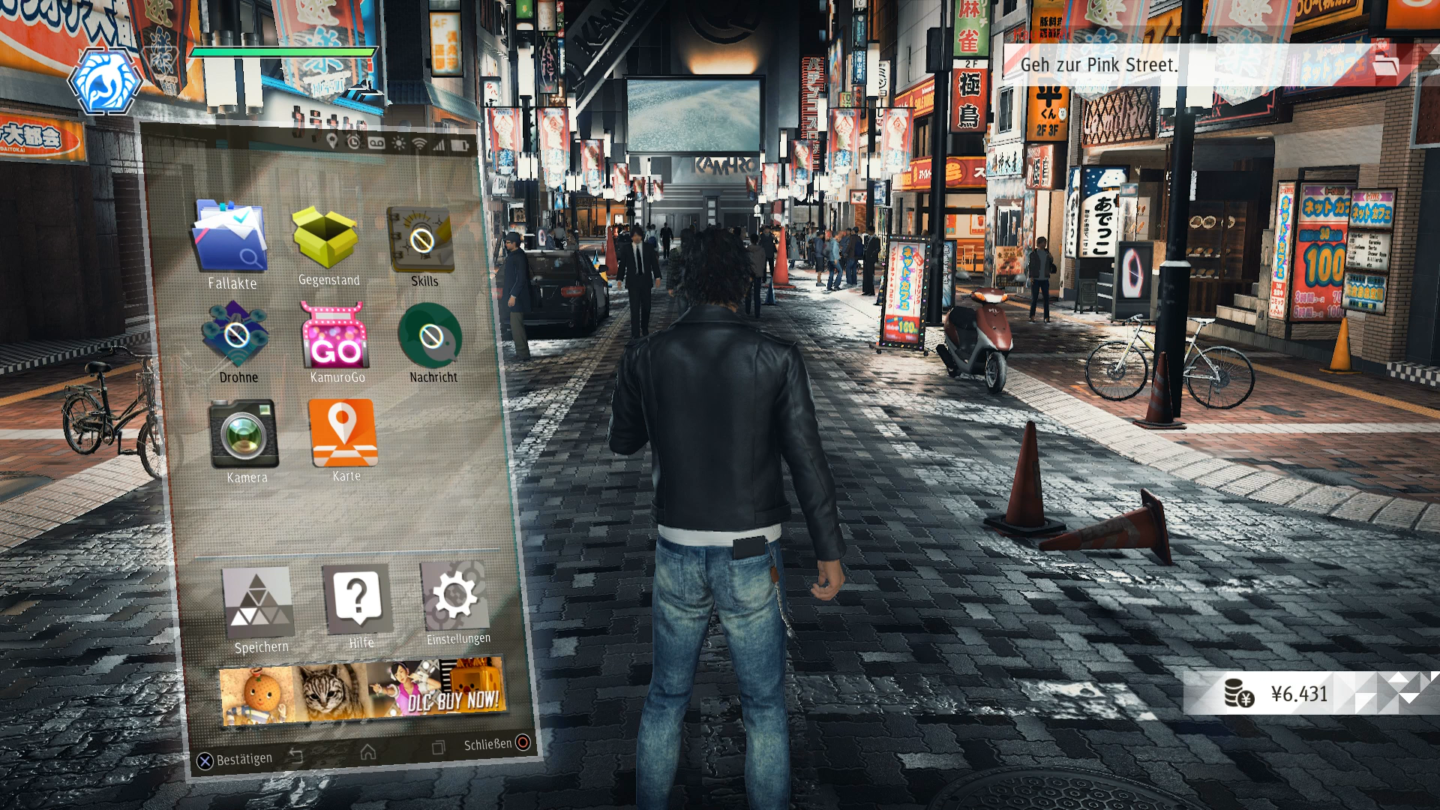Tap the home button on the nav bar
The image size is (1440, 810).
coord(368,752)
